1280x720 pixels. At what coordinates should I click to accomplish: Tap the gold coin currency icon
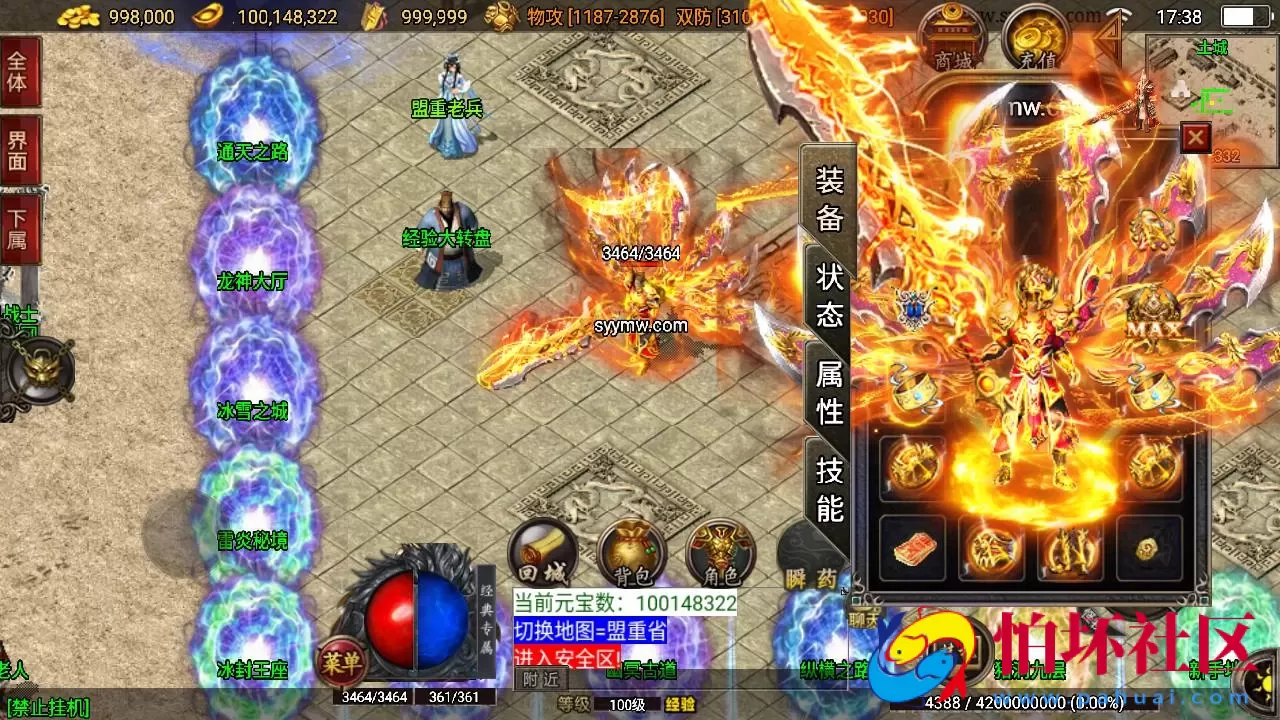pos(78,16)
